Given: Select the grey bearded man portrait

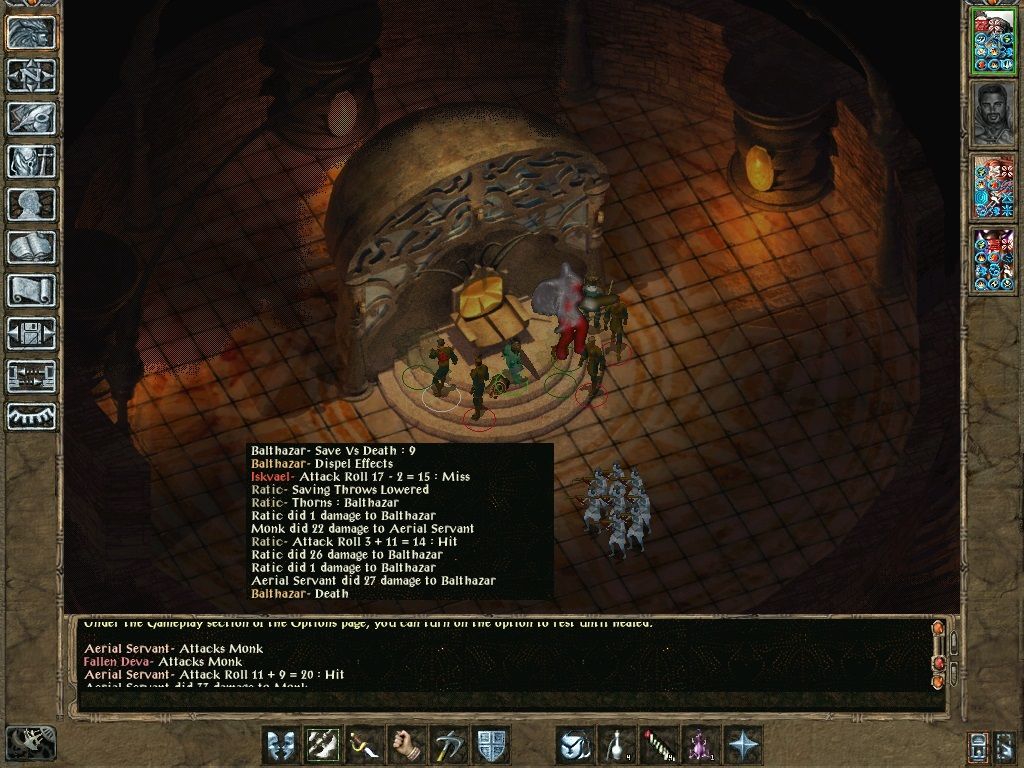Looking at the screenshot, I should click(x=992, y=112).
